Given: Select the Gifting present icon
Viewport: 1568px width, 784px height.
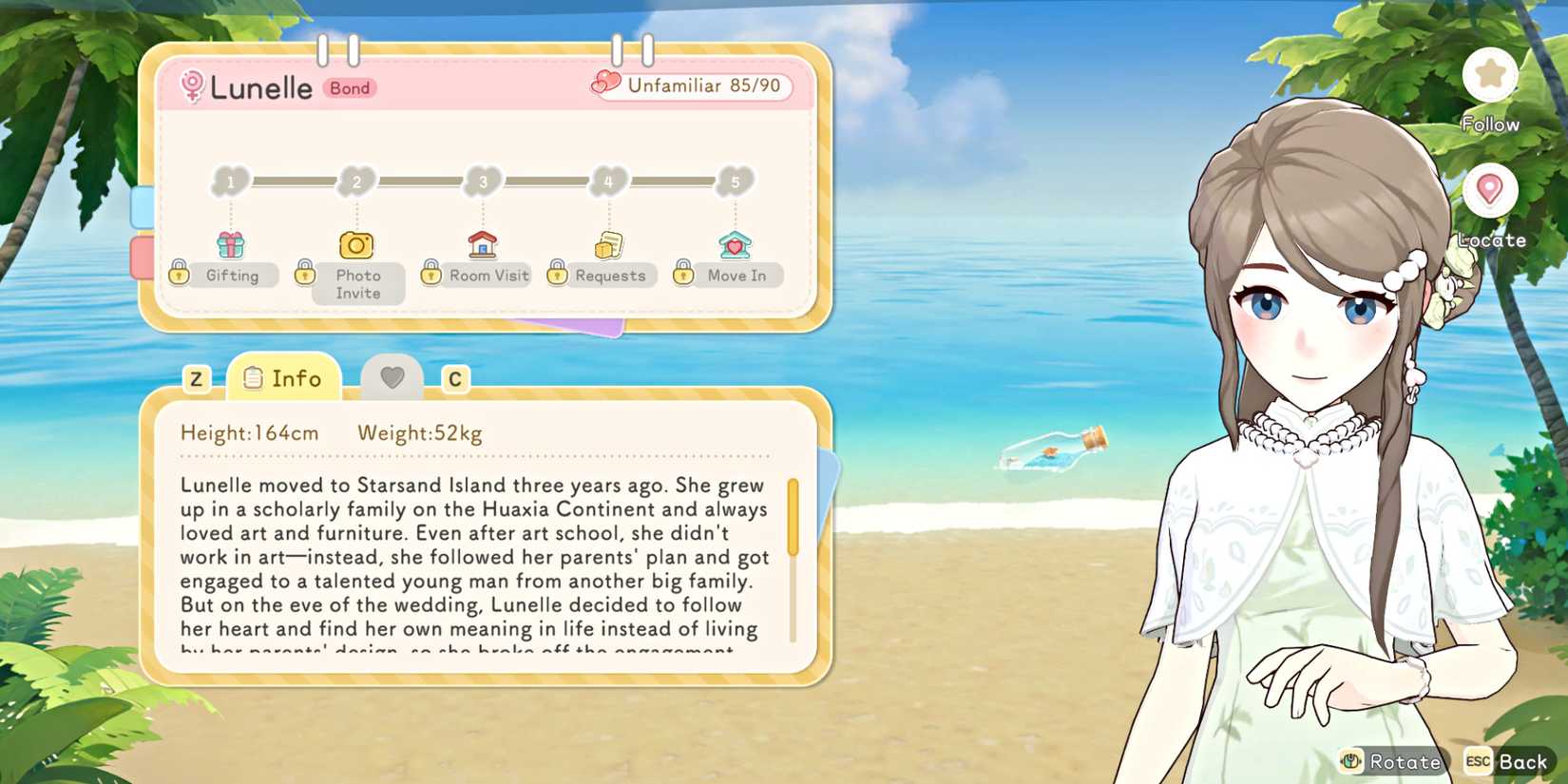Looking at the screenshot, I should coord(228,244).
